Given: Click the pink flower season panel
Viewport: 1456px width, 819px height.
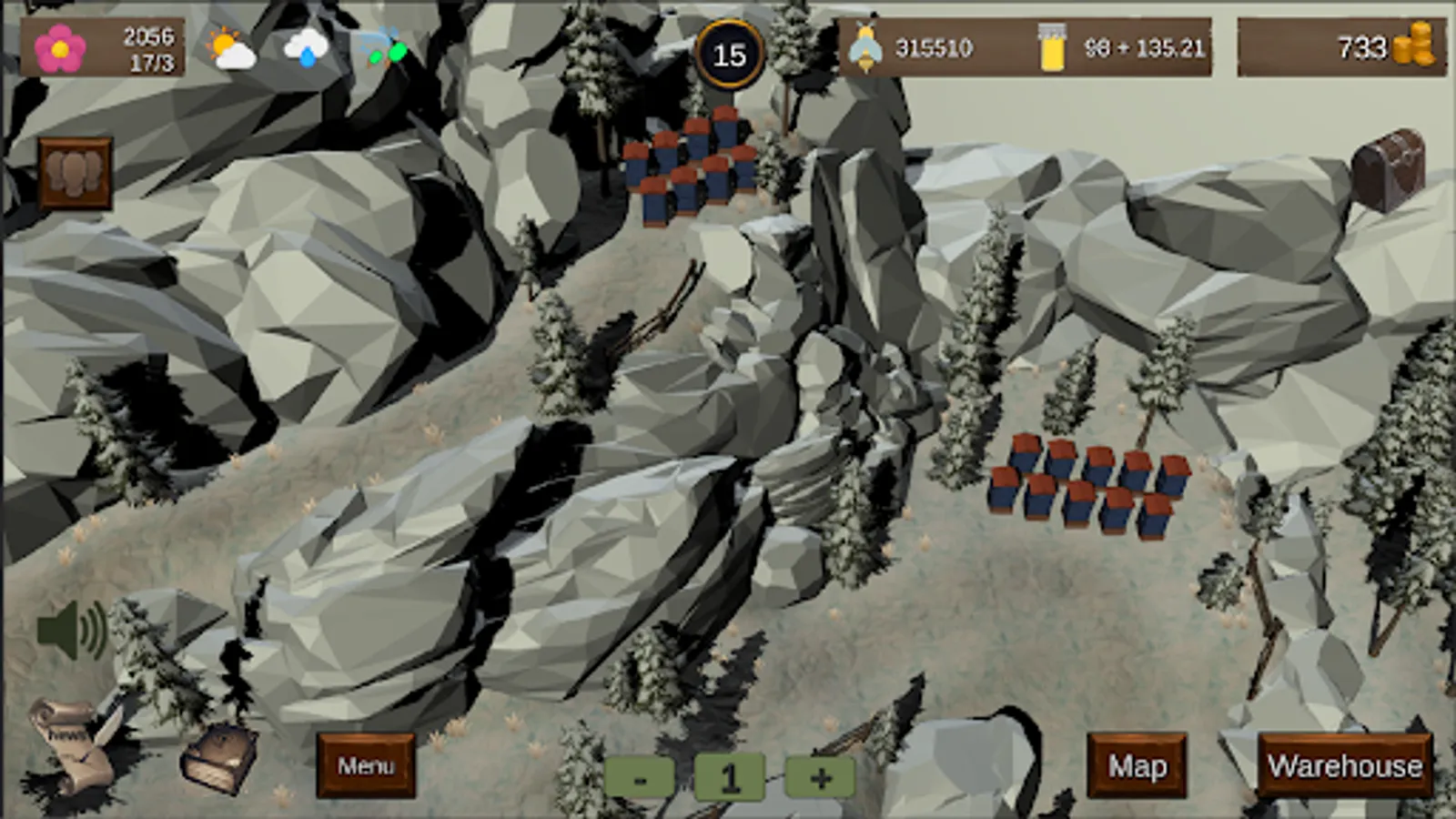Looking at the screenshot, I should (102, 48).
